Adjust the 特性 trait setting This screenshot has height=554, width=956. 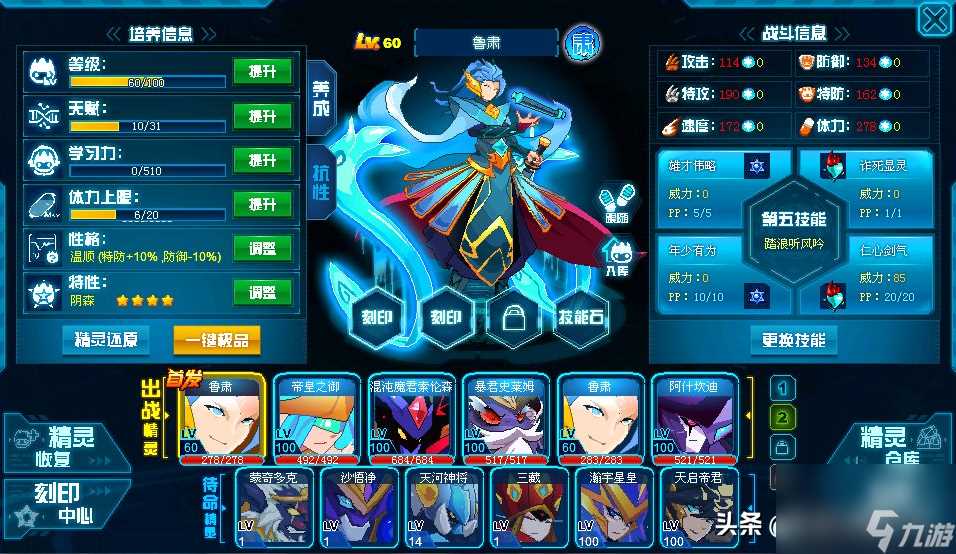(x=262, y=292)
